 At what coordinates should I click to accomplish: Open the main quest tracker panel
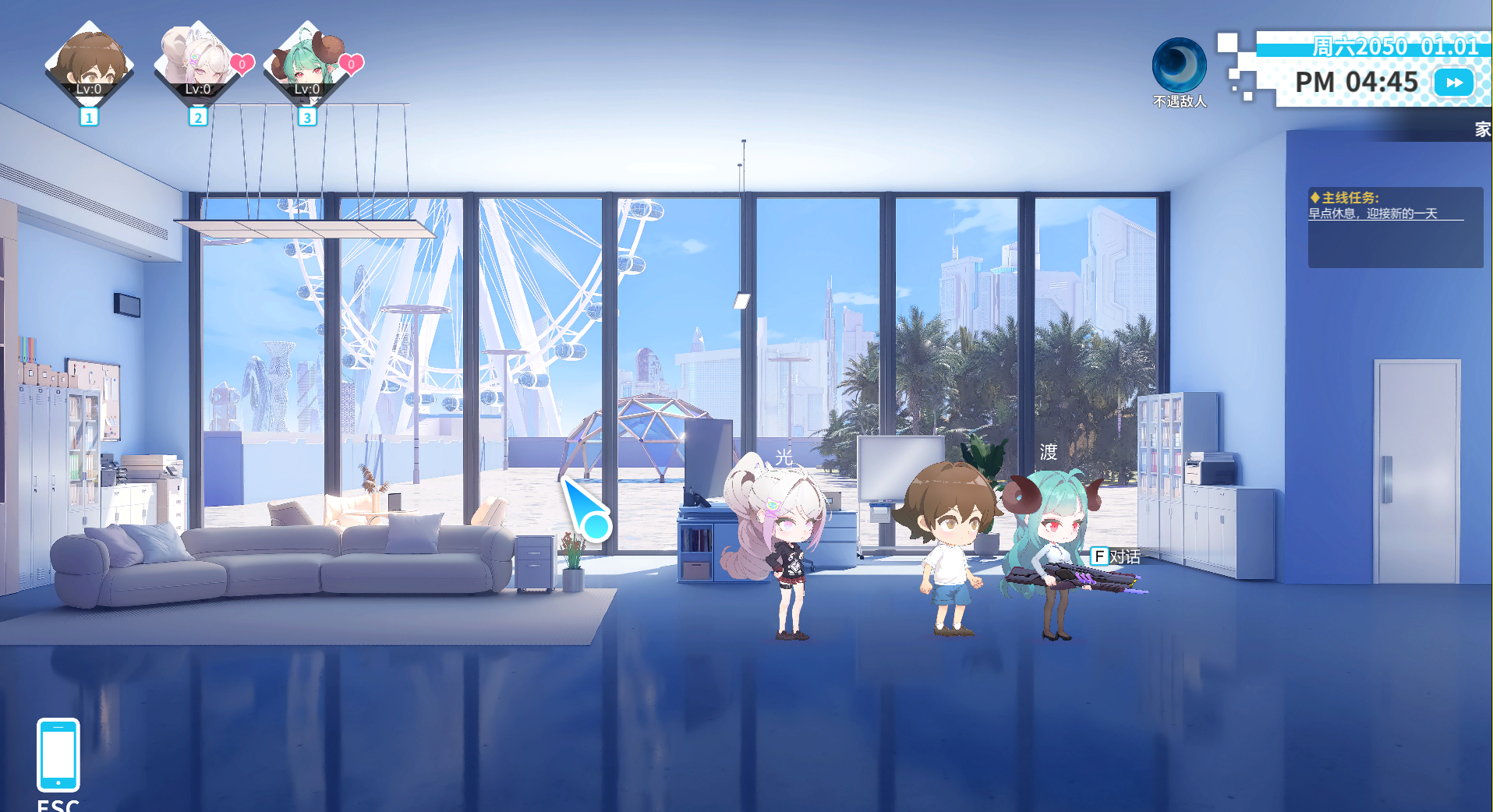pos(1395,227)
